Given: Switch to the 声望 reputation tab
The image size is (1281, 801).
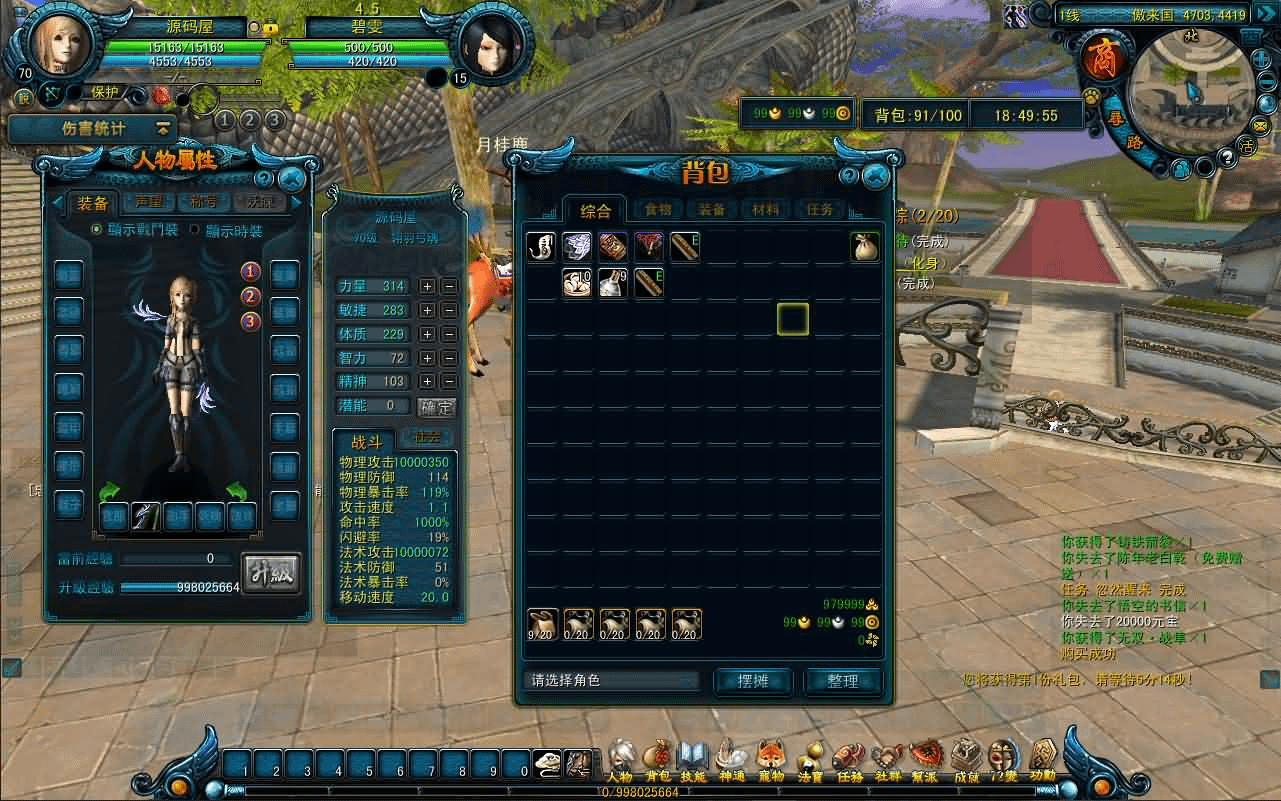Looking at the screenshot, I should click(x=148, y=203).
